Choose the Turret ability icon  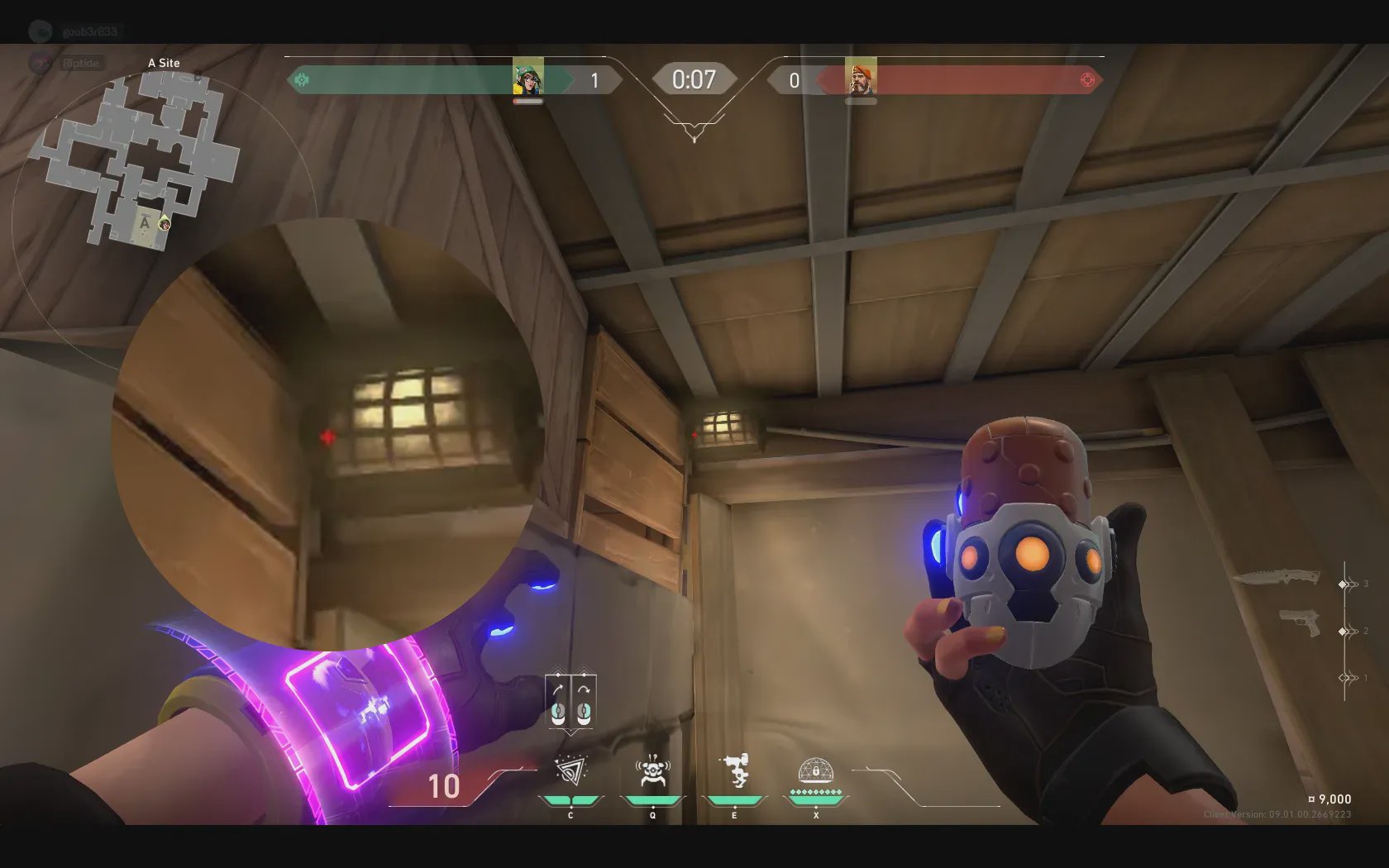pos(735,772)
